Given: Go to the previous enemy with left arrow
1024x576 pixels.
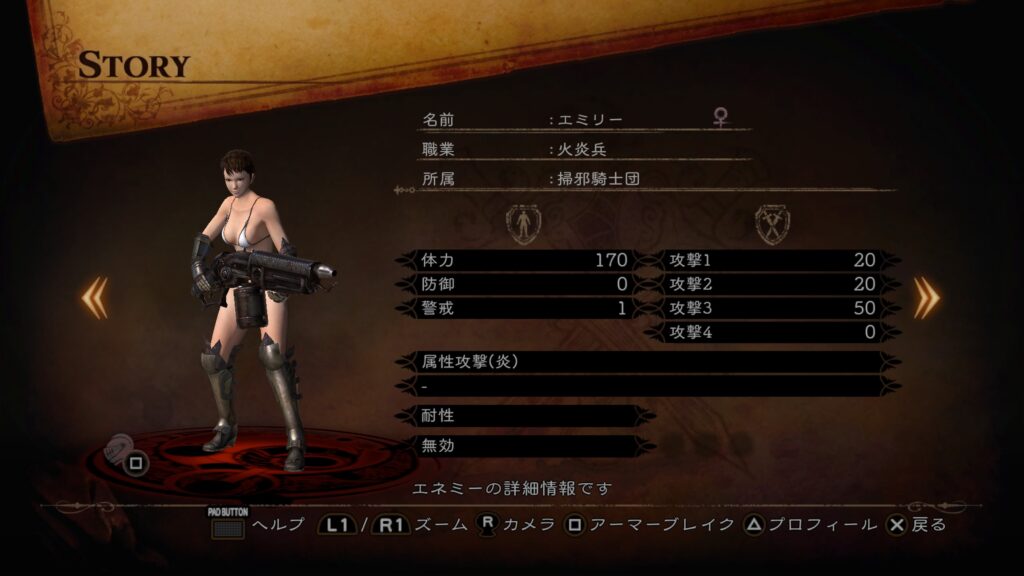Looking at the screenshot, I should click(95, 298).
